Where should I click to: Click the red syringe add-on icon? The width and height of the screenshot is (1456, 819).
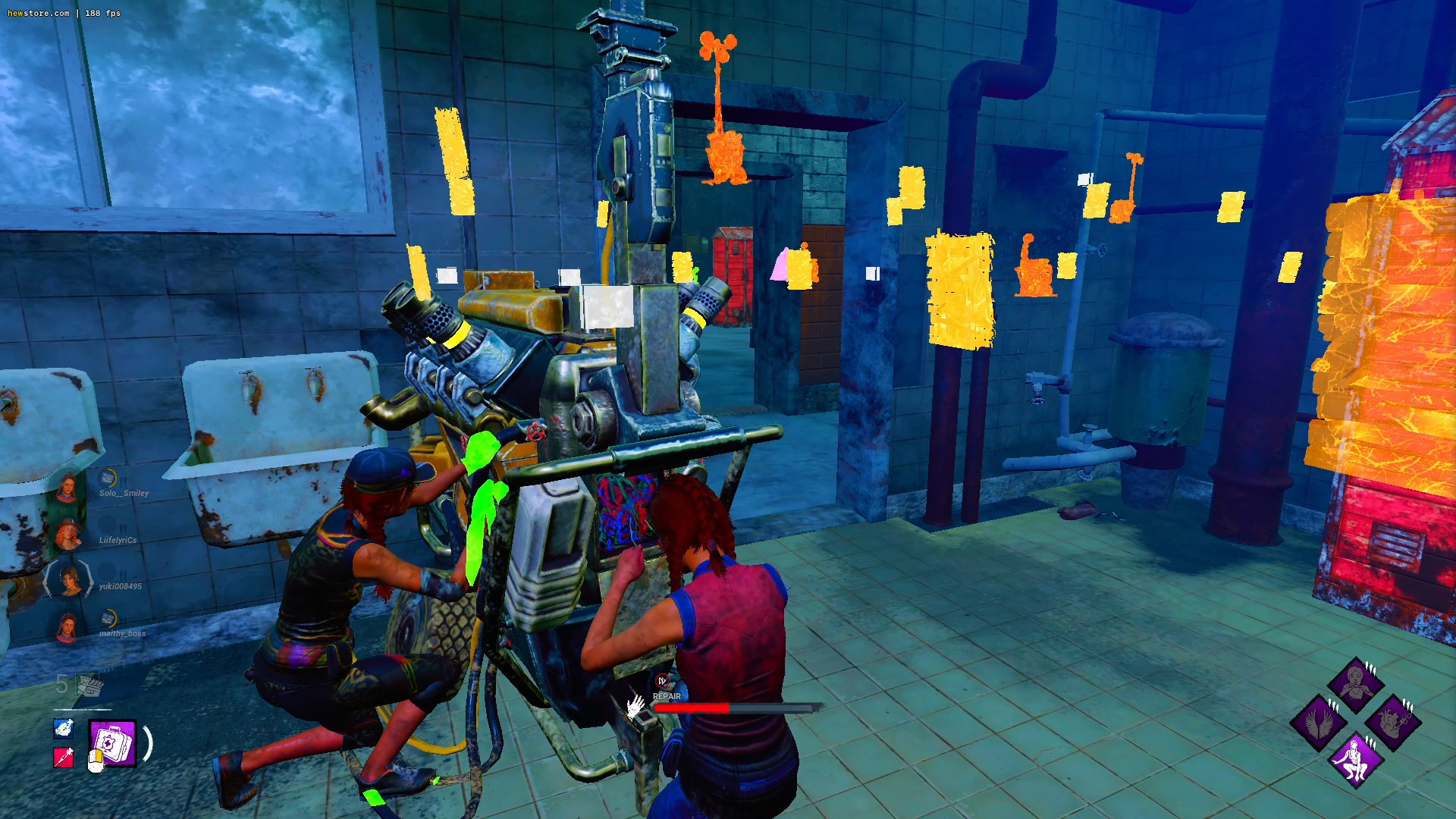(x=64, y=757)
